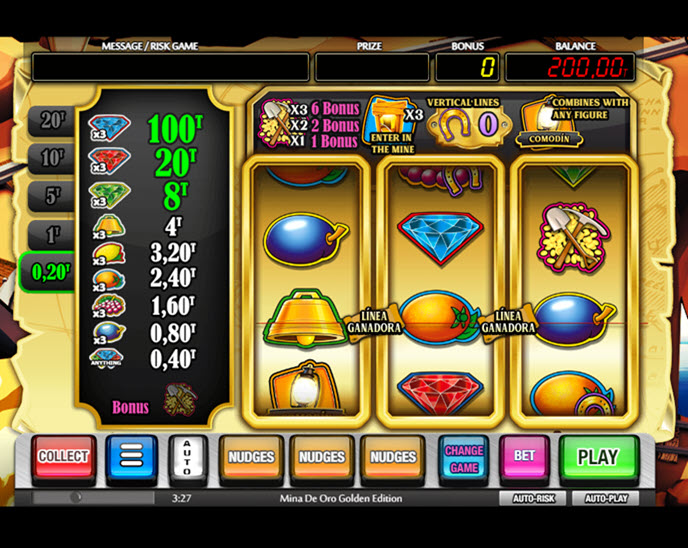Turn on AUTO-PLAY in the bottom bar
Screen dimensions: 688x548
click(x=605, y=497)
